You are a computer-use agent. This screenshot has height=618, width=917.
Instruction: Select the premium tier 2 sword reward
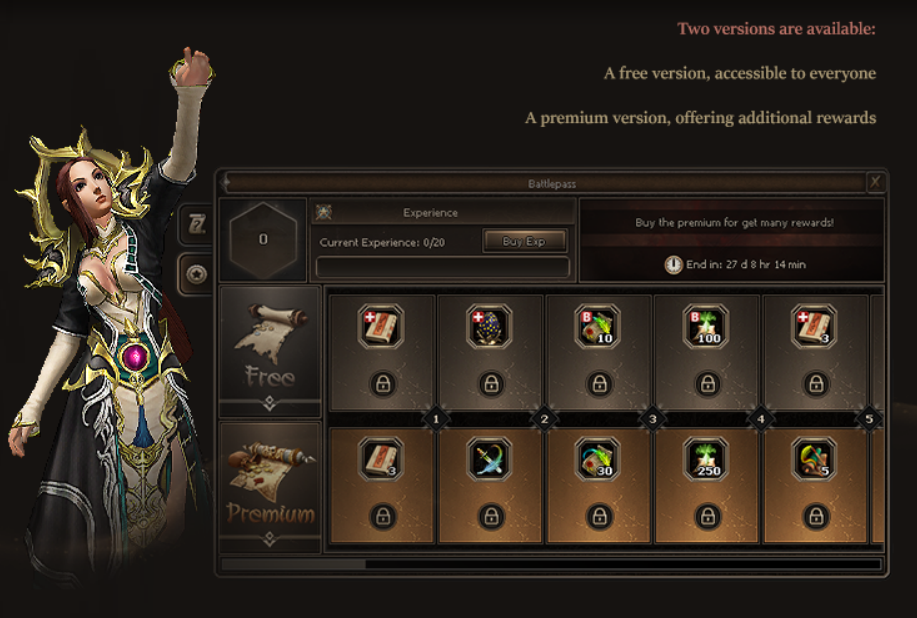pos(490,459)
